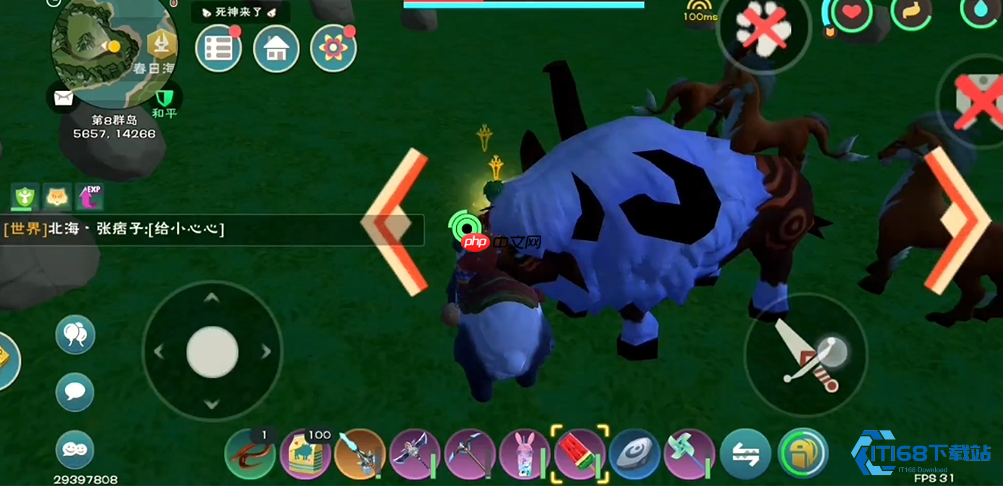Image resolution: width=1003 pixels, height=486 pixels.
Task: Choose the pickaxe hotbar slot
Action: pos(470,454)
